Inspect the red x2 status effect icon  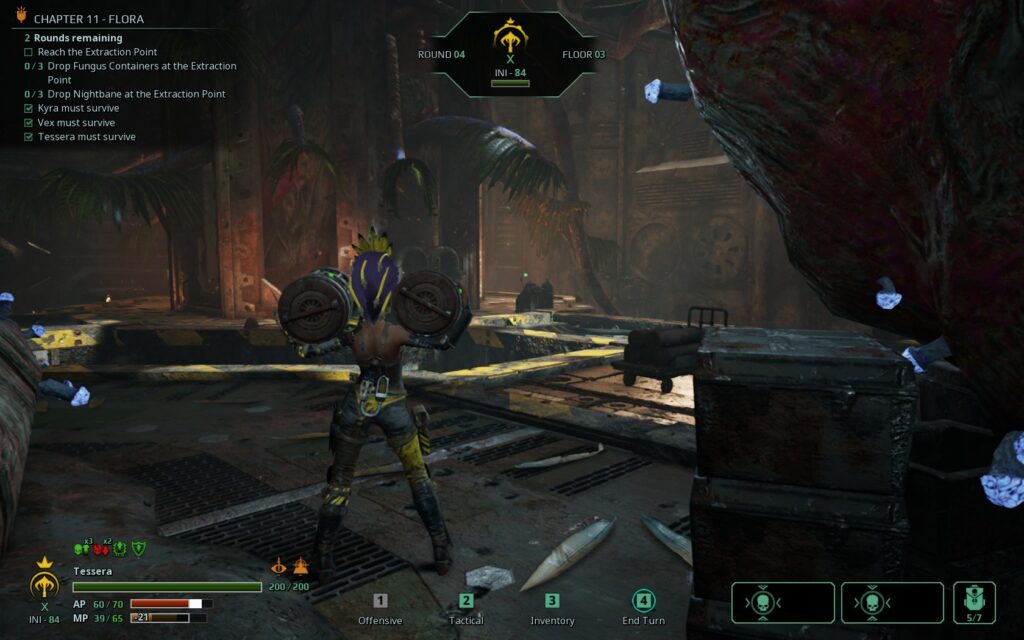pos(101,548)
